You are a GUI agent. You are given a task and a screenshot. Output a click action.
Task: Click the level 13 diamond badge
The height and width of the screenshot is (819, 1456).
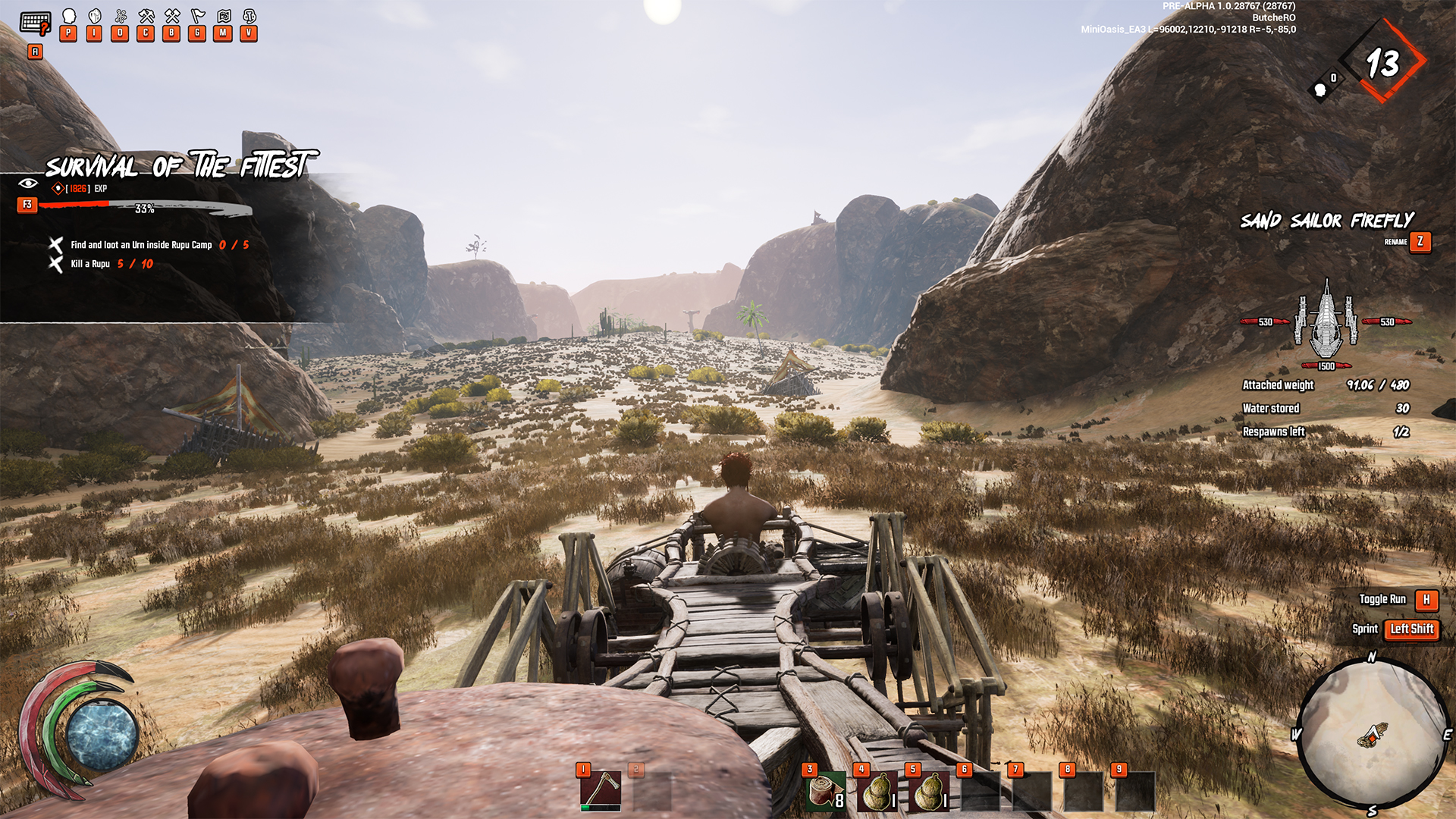1382,64
